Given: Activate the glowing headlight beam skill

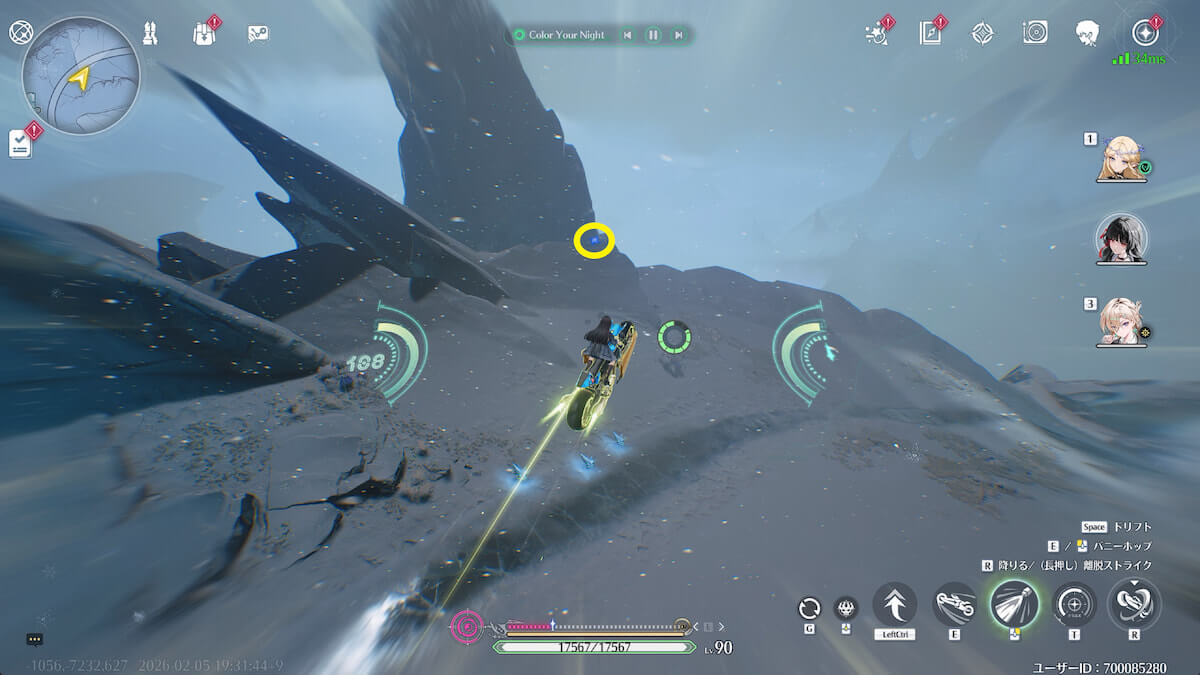Looking at the screenshot, I should pyautogui.click(x=1015, y=604).
